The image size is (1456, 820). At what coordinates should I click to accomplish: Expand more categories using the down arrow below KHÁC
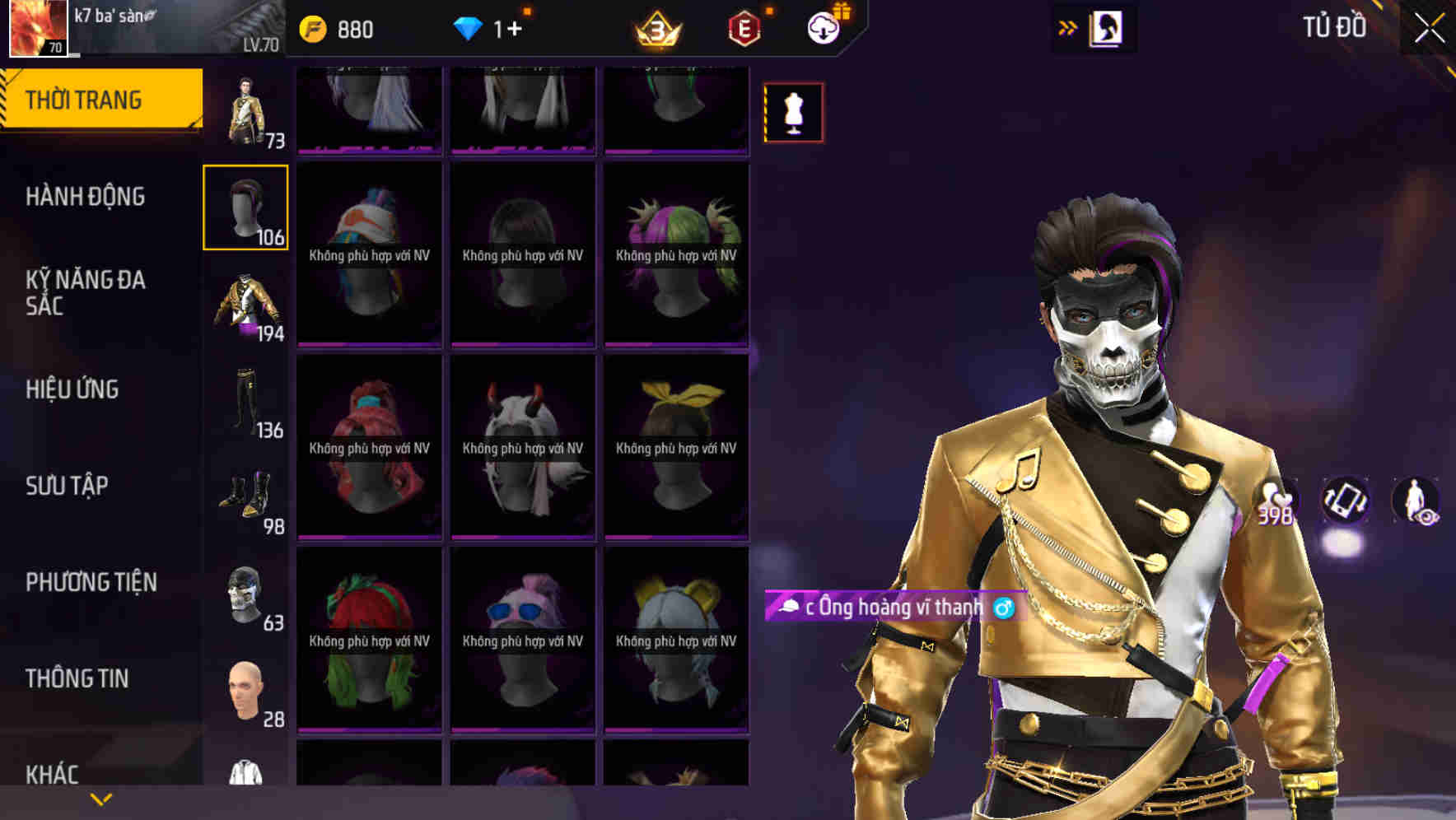(x=99, y=798)
